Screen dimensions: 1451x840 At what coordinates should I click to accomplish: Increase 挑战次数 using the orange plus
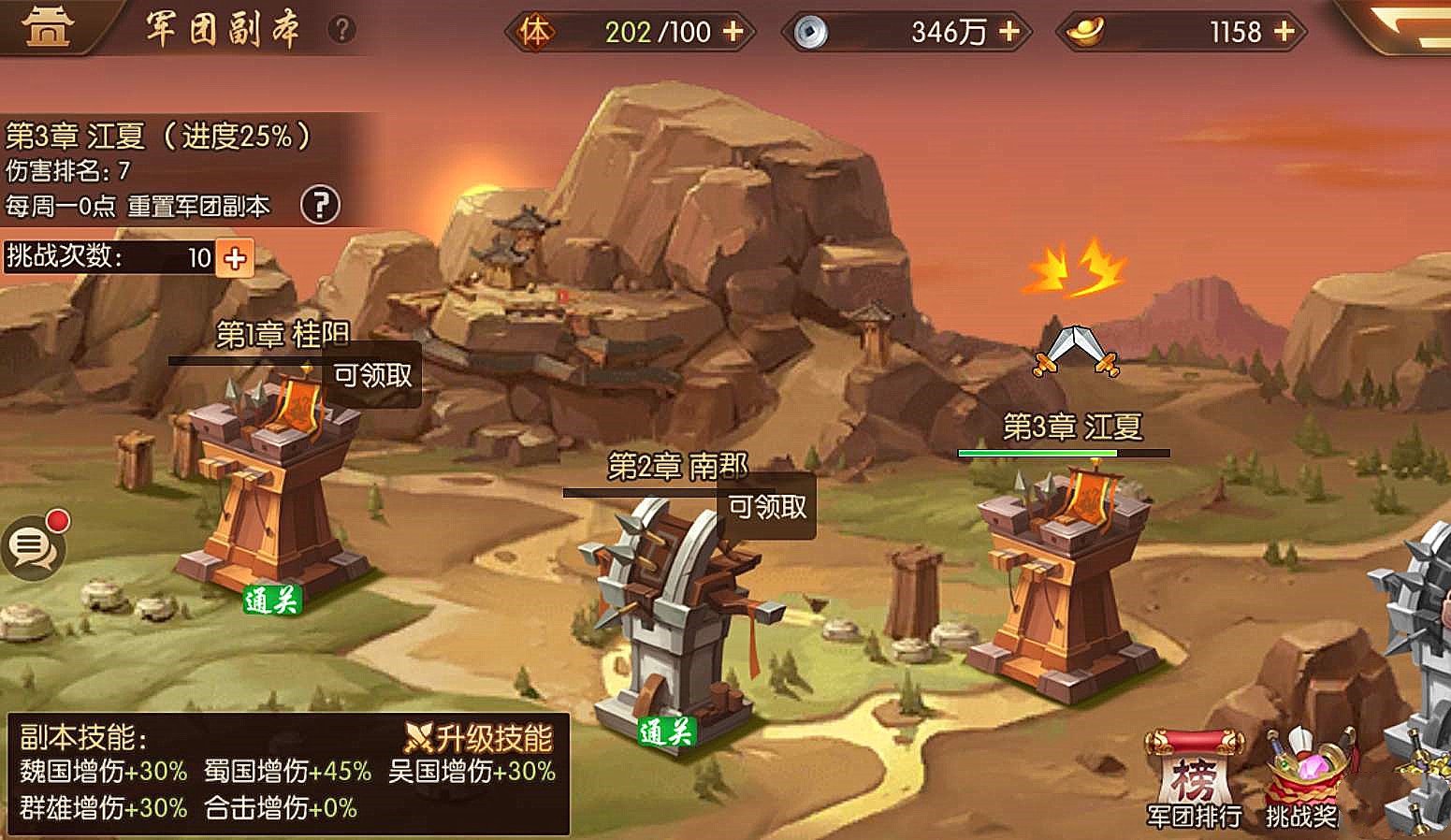233,257
